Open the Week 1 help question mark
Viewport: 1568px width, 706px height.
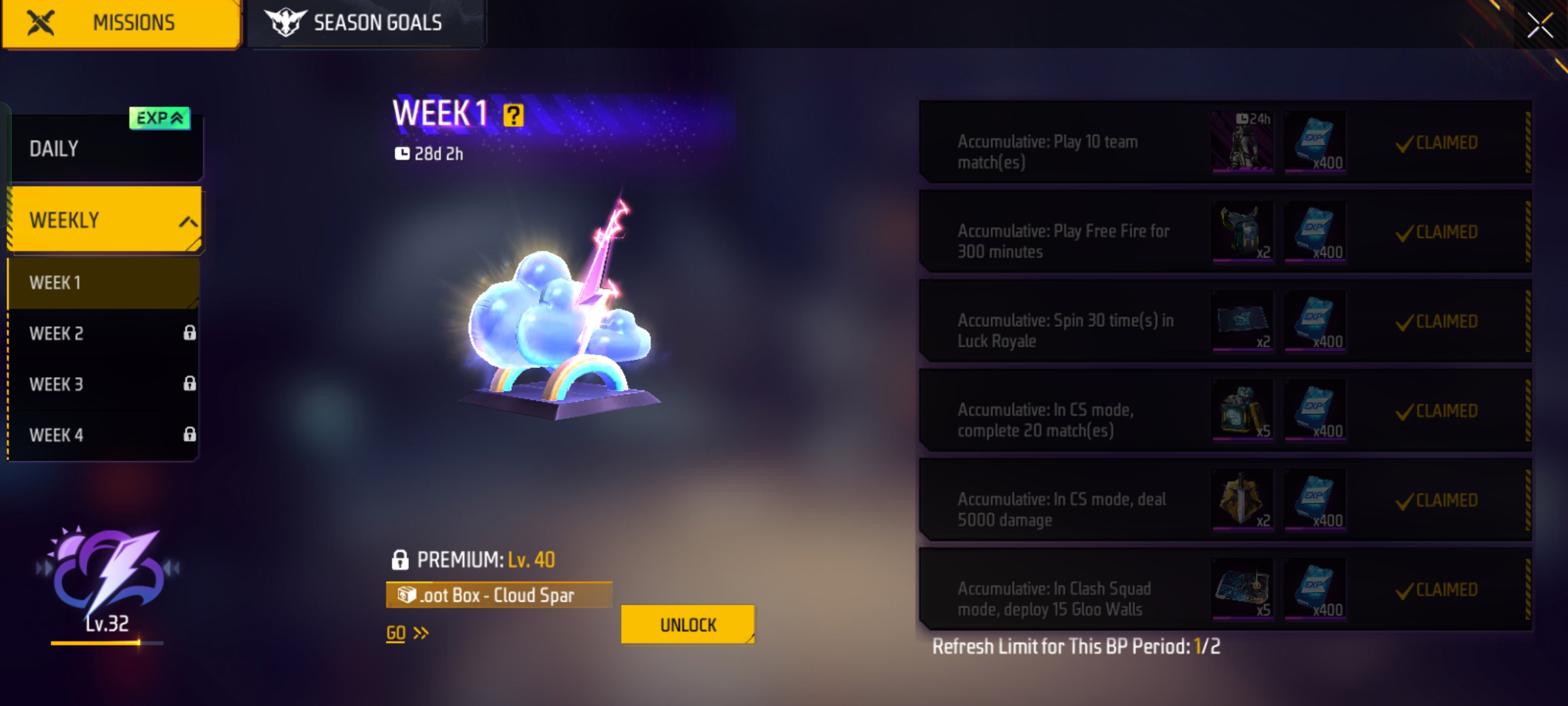[514, 116]
